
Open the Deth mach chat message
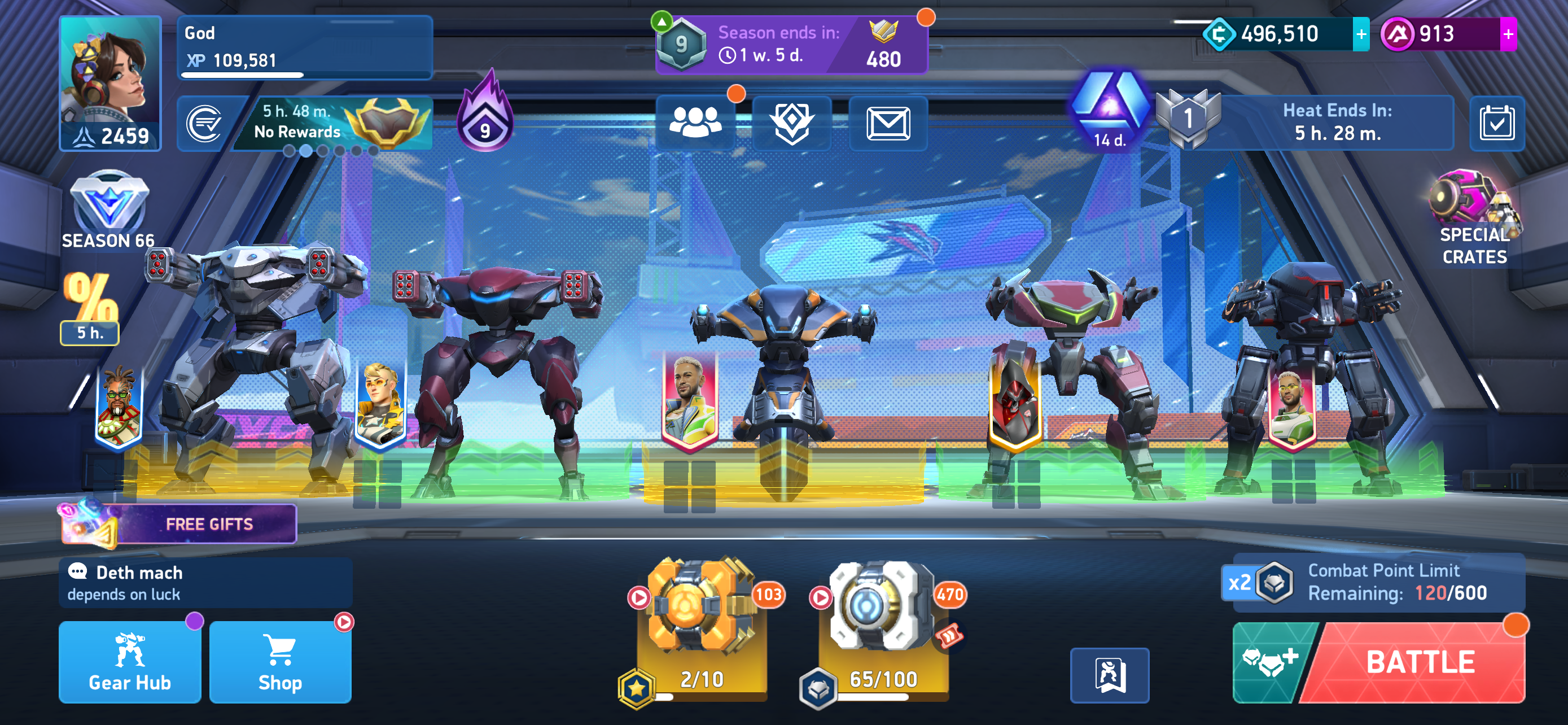pos(206,583)
